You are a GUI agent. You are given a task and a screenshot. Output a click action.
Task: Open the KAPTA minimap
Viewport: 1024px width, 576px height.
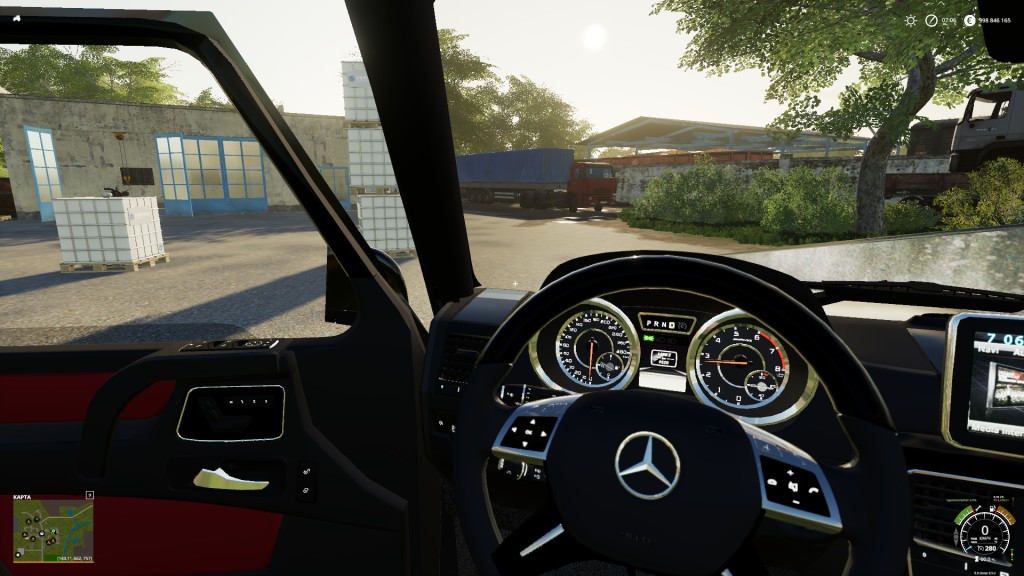pos(52,528)
